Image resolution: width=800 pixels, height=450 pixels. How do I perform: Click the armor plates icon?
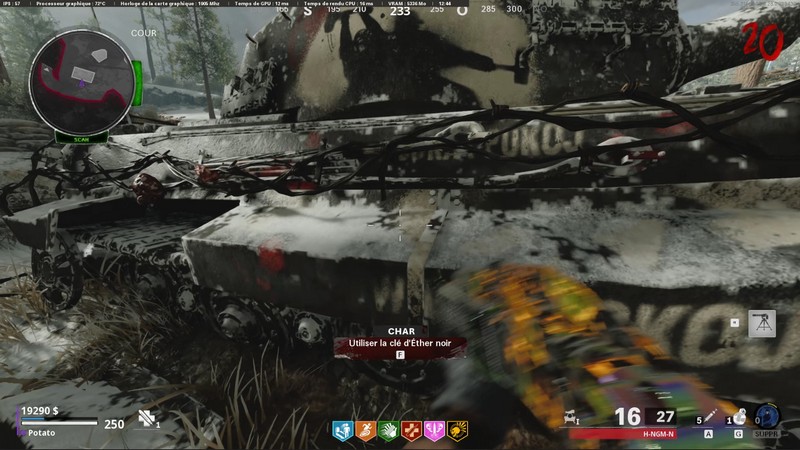[145, 419]
